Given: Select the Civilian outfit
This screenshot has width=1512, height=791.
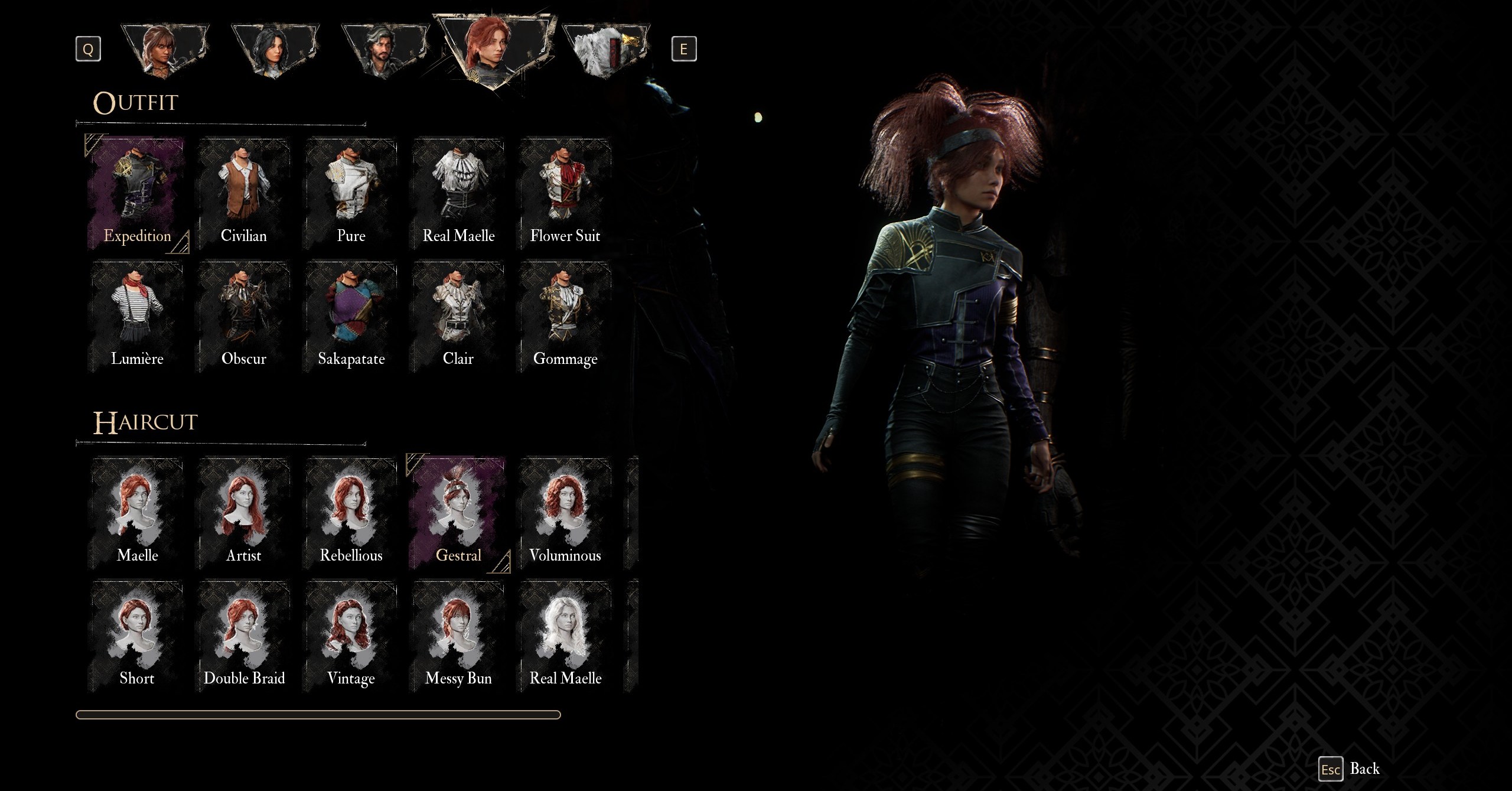Looking at the screenshot, I should tap(244, 194).
